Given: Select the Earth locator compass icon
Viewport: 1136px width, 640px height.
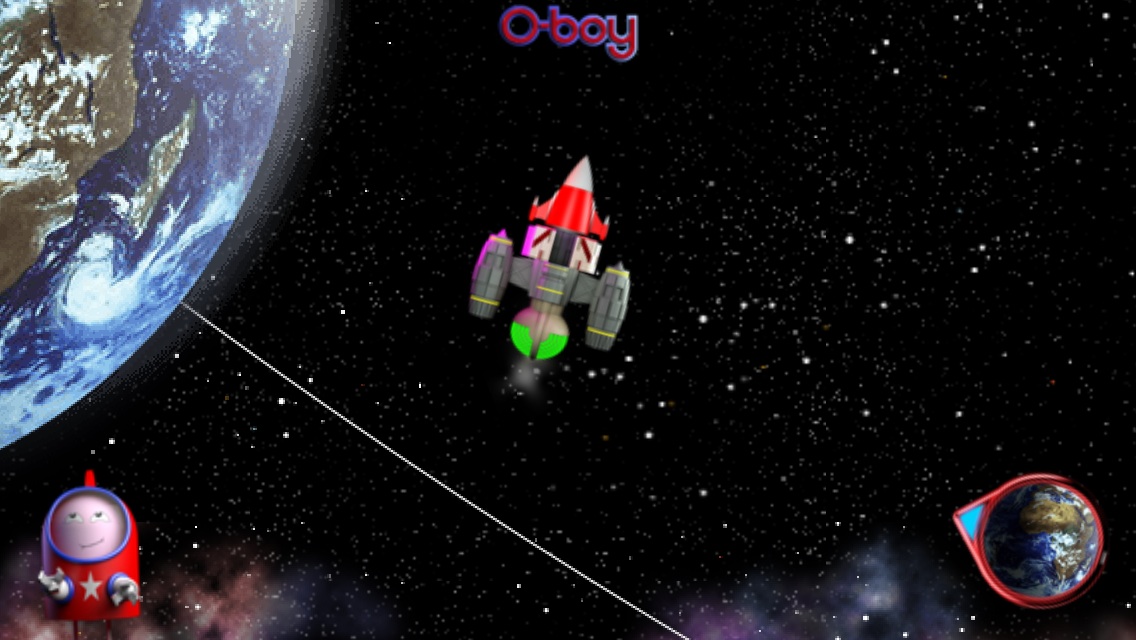Looking at the screenshot, I should click(x=1038, y=541).
